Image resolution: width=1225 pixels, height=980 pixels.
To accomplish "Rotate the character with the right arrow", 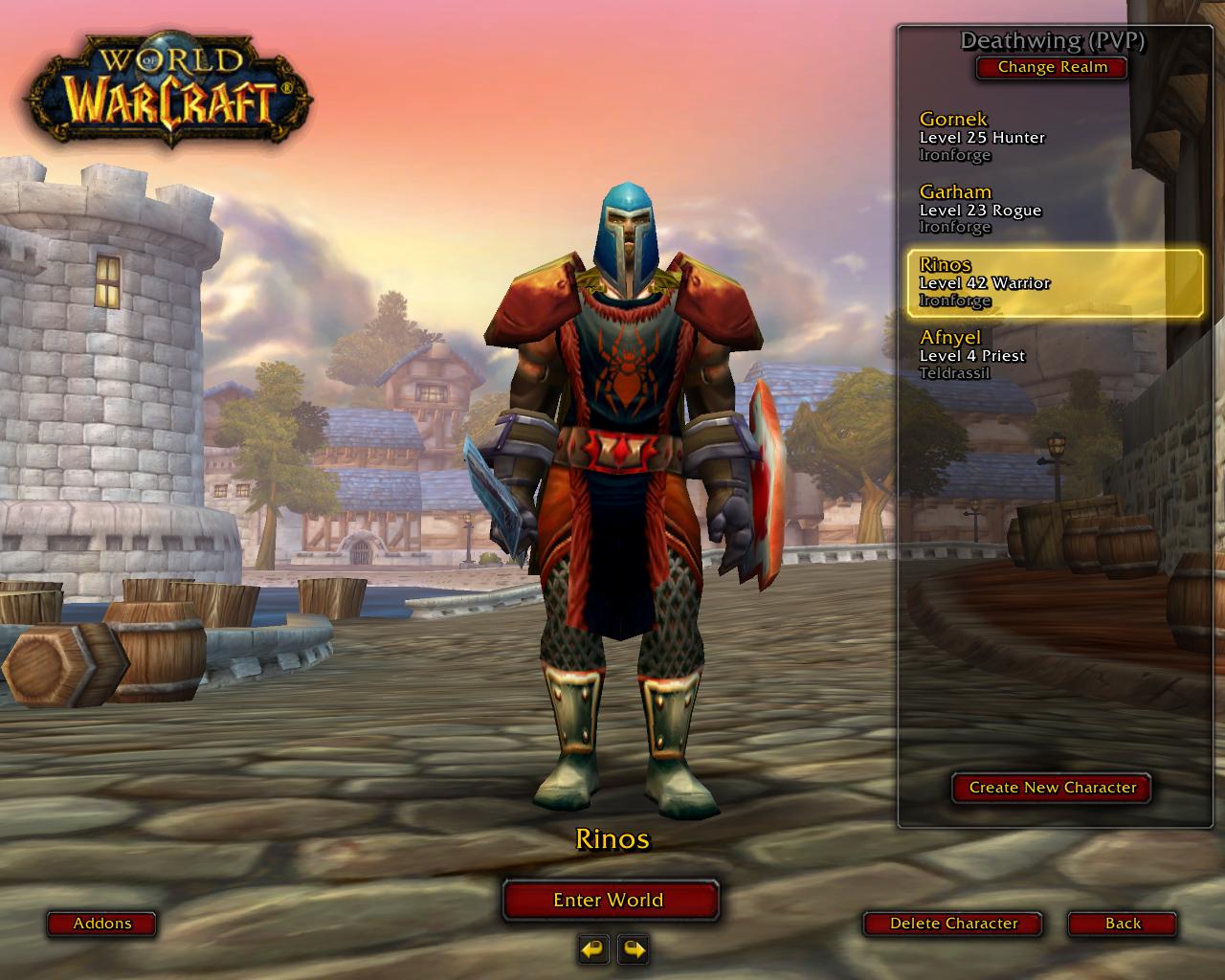I will pos(634,949).
